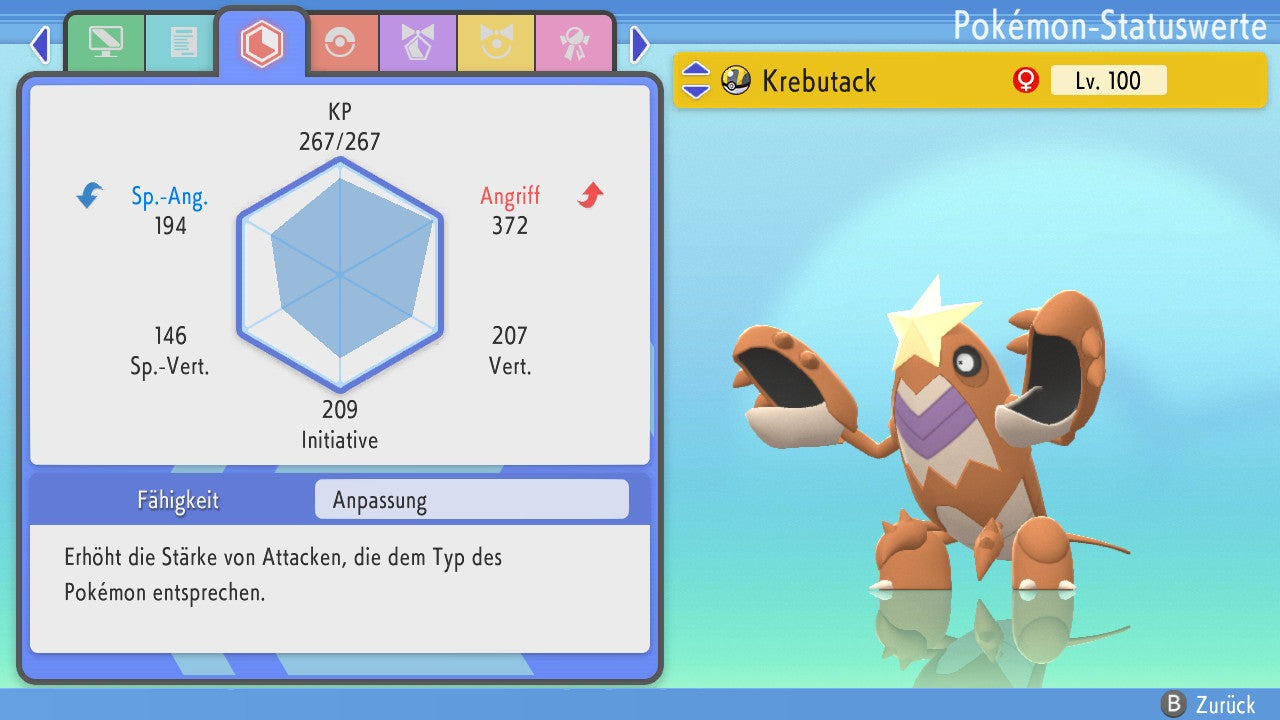Switch Pokémon with arrows beside Krebutack
Screen dimensions: 1280x720
[x=695, y=80]
